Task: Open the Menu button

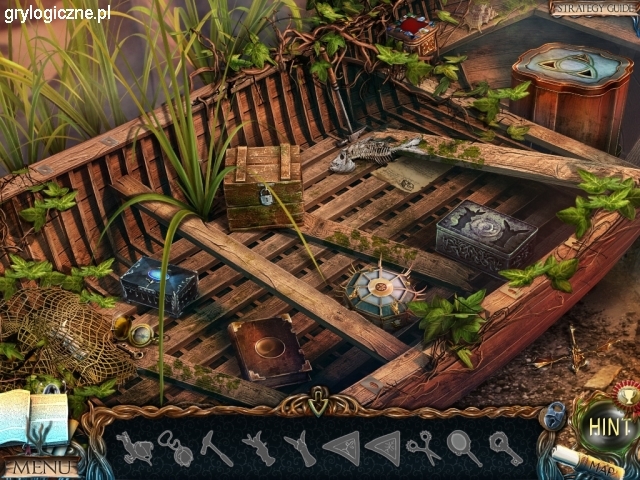Action: [40, 465]
